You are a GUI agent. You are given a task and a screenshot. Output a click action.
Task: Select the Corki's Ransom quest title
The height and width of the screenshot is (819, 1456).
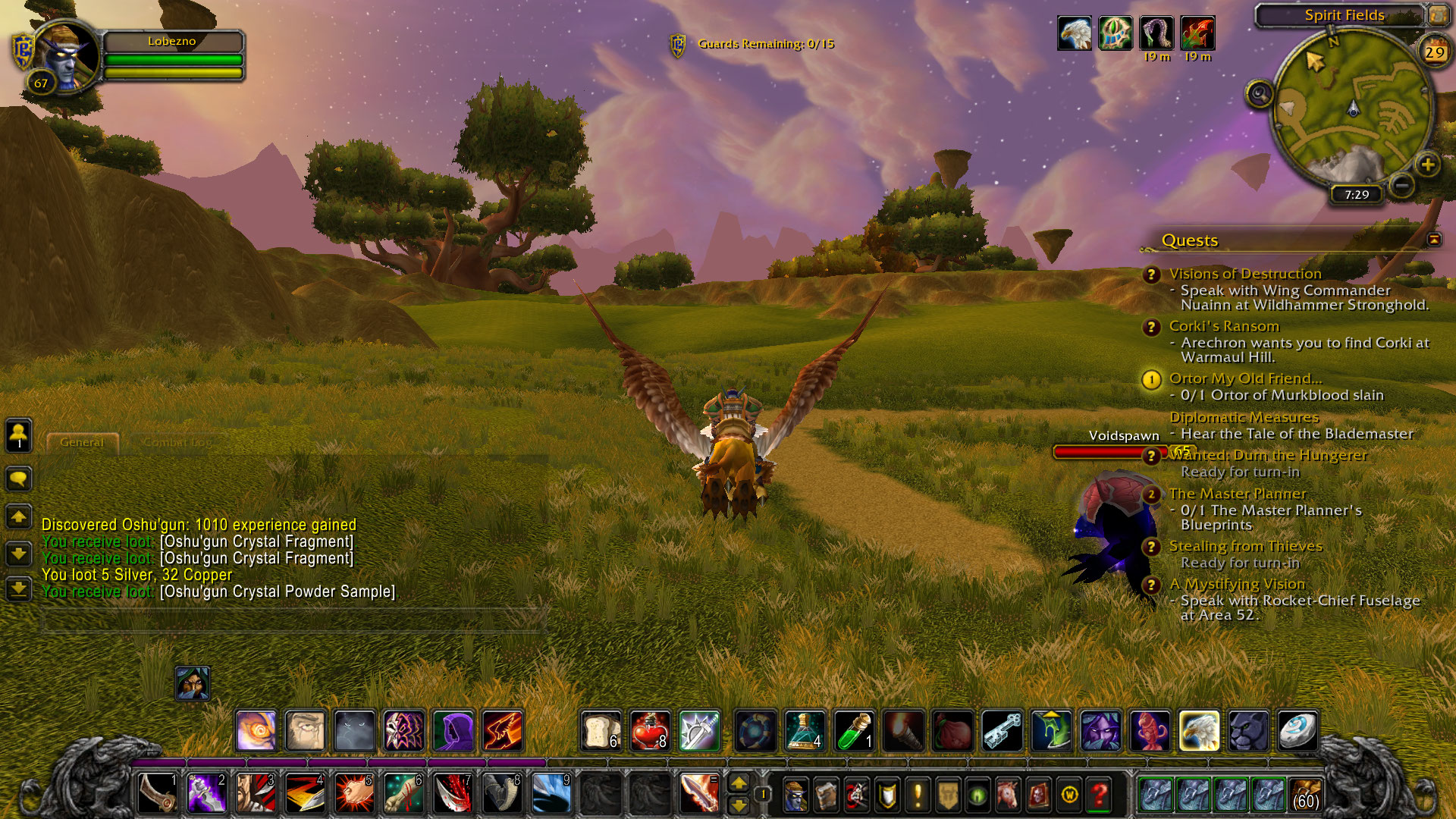[x=1224, y=326]
